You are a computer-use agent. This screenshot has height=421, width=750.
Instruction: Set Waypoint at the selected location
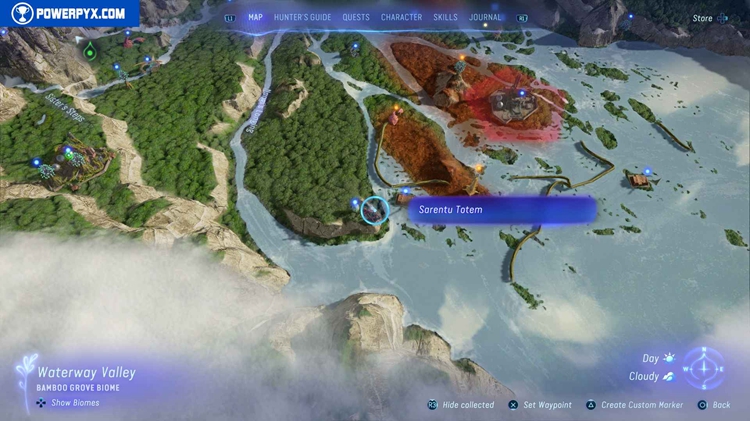coord(546,405)
